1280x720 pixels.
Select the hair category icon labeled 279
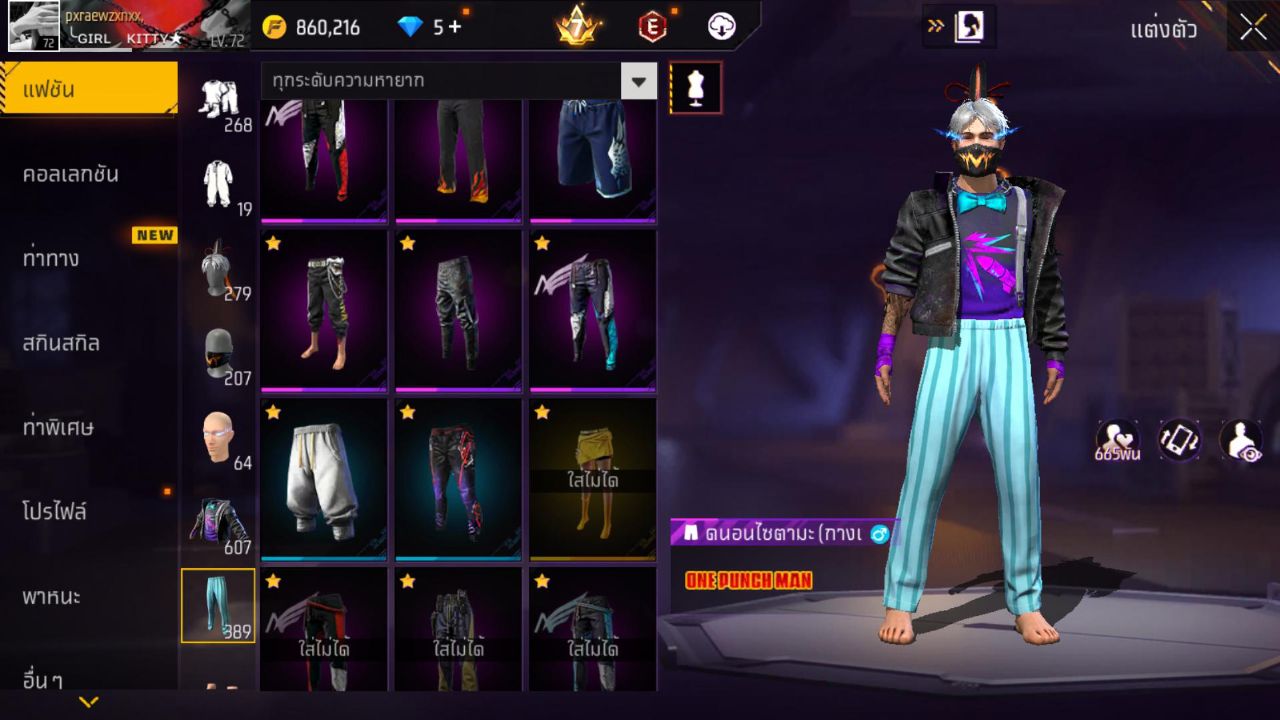tap(220, 270)
